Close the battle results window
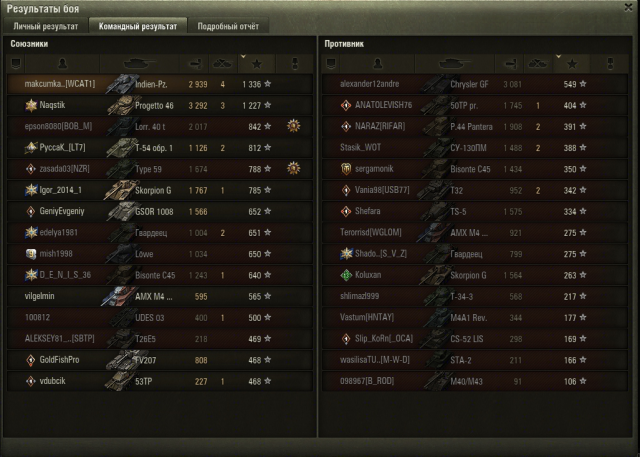 point(627,8)
